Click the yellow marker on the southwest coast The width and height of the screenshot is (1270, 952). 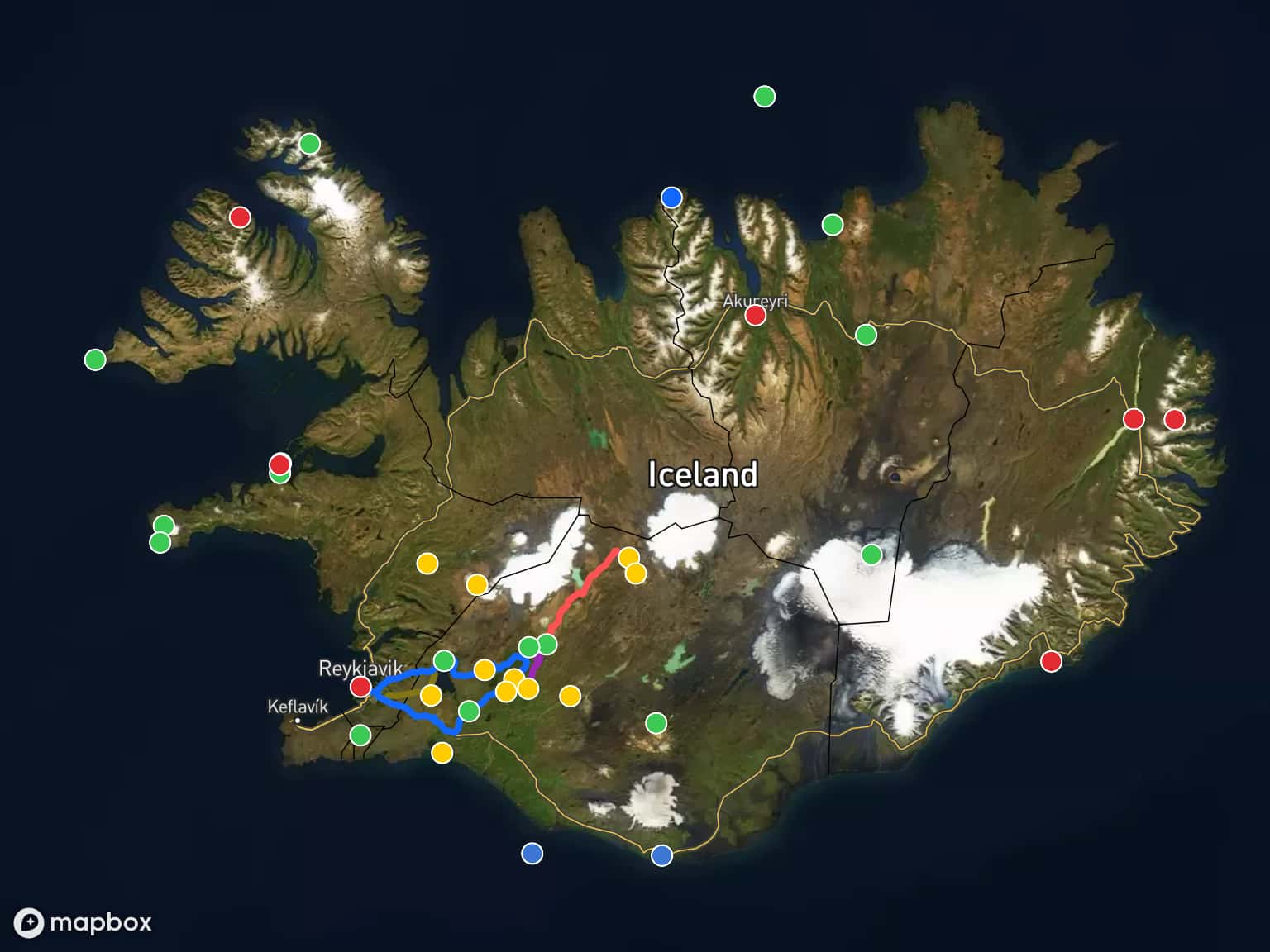click(x=442, y=753)
